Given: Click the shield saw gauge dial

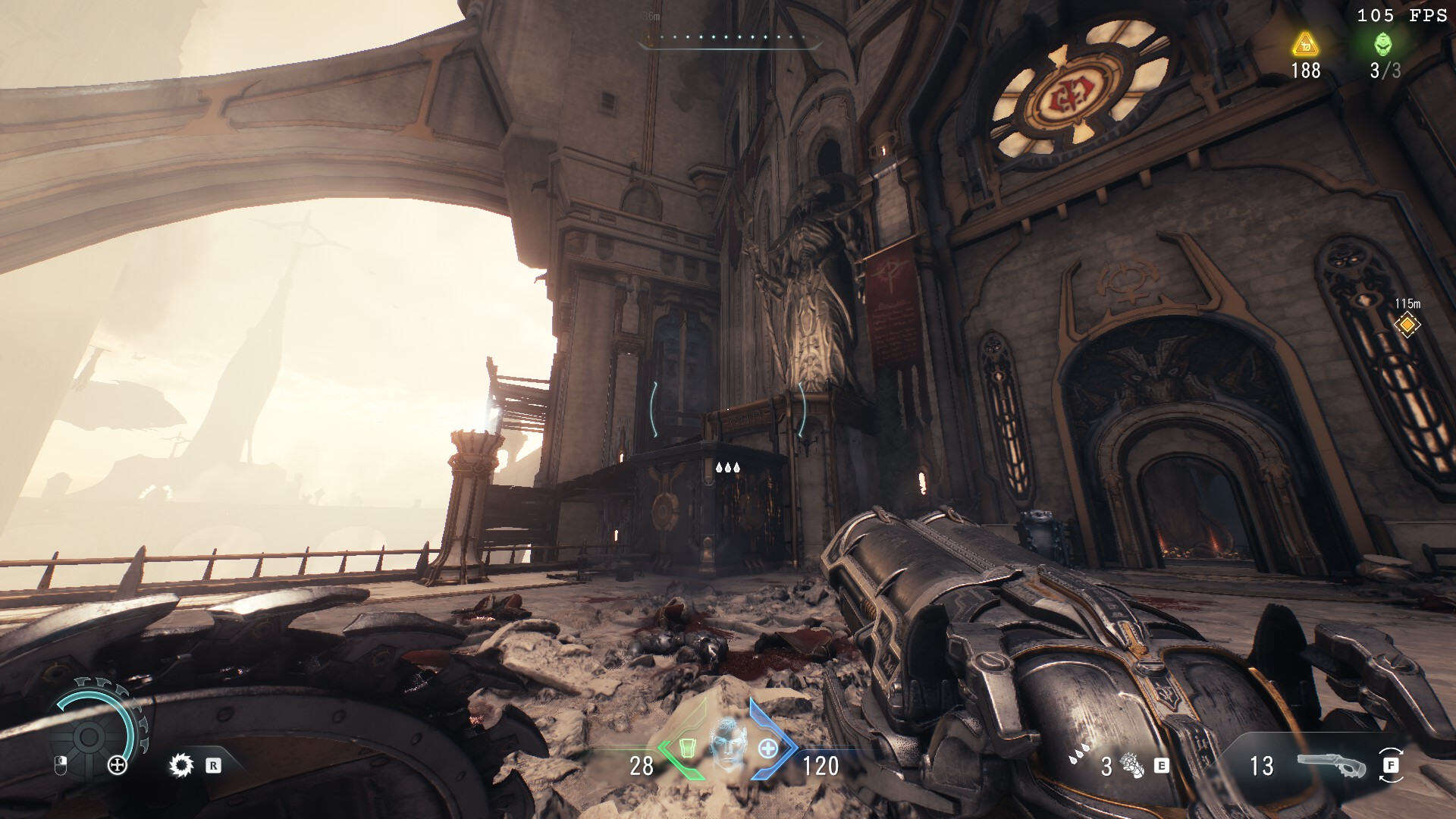Looking at the screenshot, I should tap(89, 734).
